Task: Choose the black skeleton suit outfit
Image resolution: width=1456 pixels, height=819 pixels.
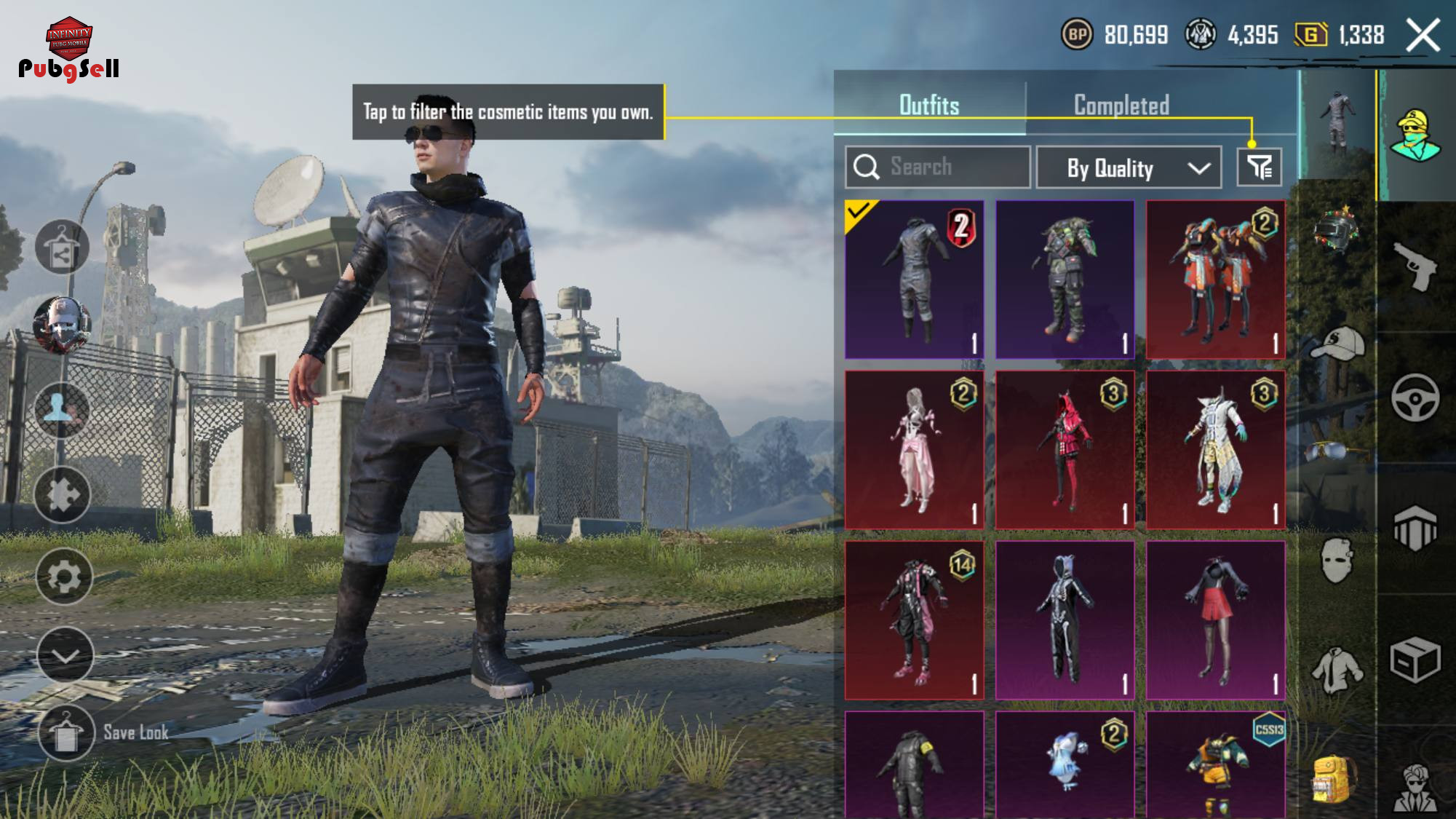Action: point(1065,620)
